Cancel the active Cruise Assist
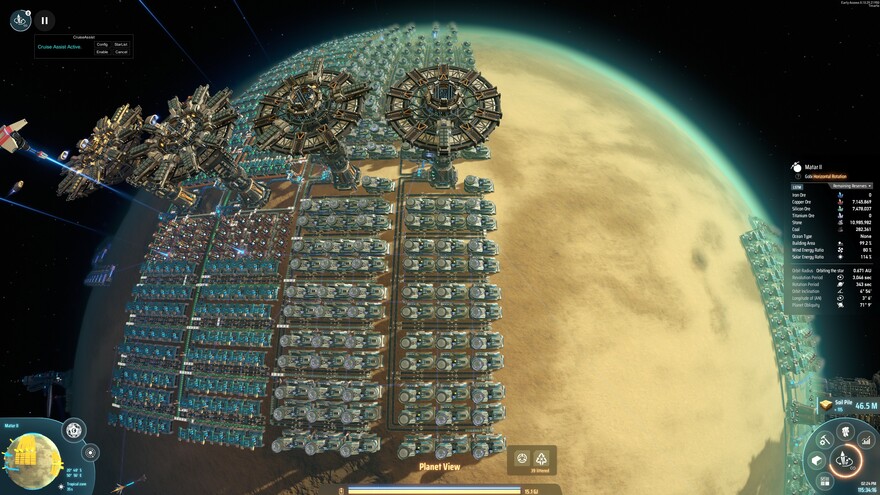The image size is (880, 495). pyautogui.click(x=121, y=52)
